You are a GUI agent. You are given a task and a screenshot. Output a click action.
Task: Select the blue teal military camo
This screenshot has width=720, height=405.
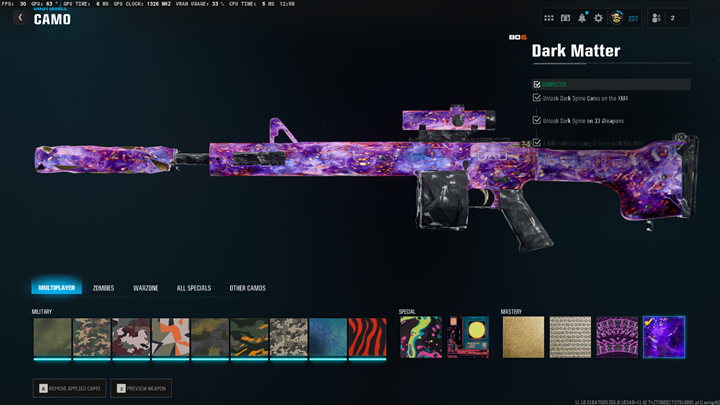[328, 337]
